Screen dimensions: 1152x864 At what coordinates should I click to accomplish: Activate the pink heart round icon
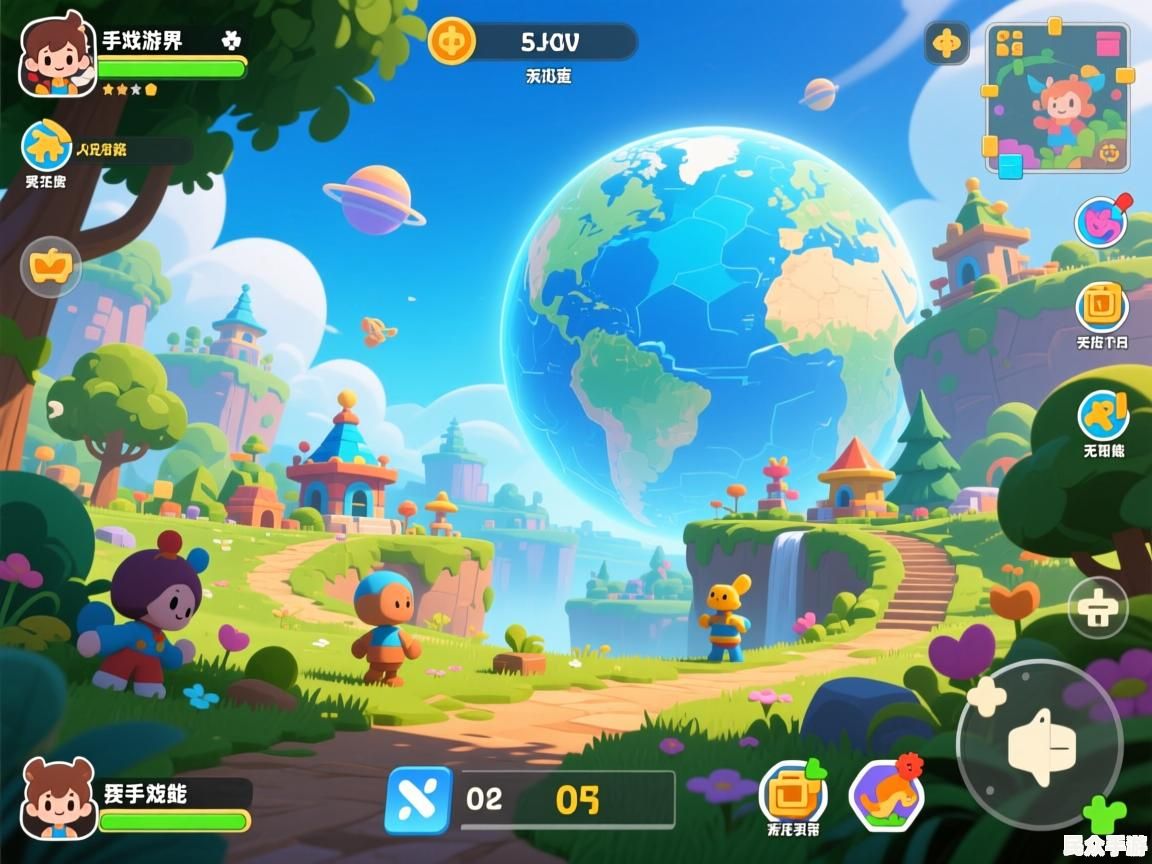(1100, 222)
